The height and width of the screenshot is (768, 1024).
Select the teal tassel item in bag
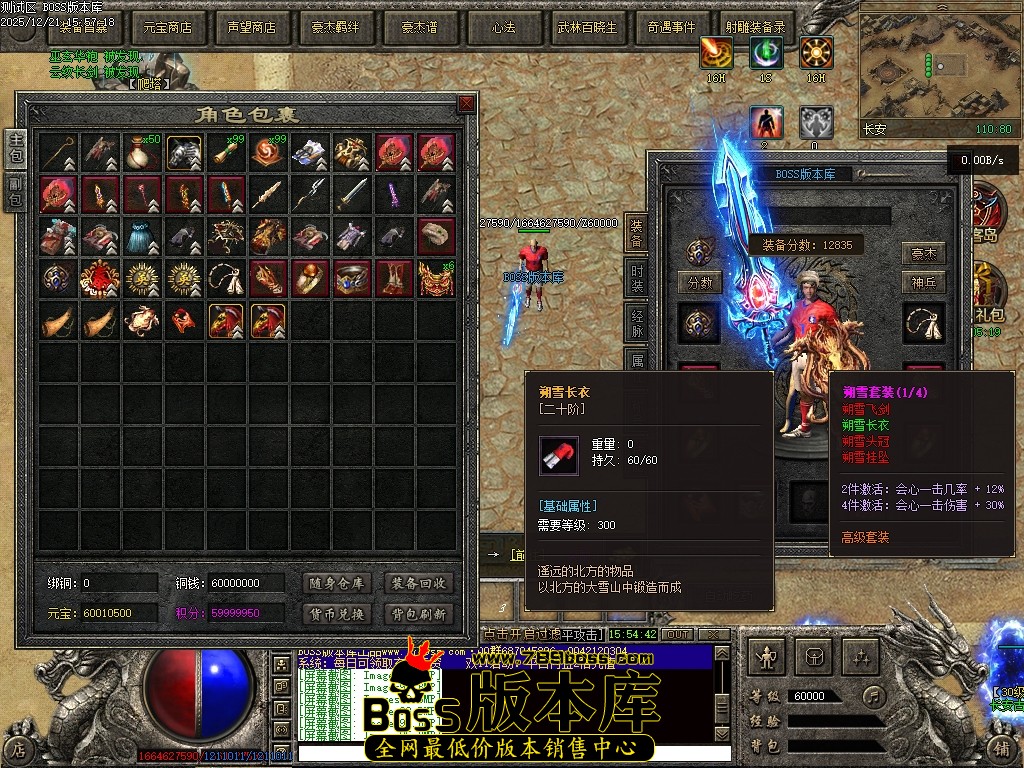click(143, 236)
